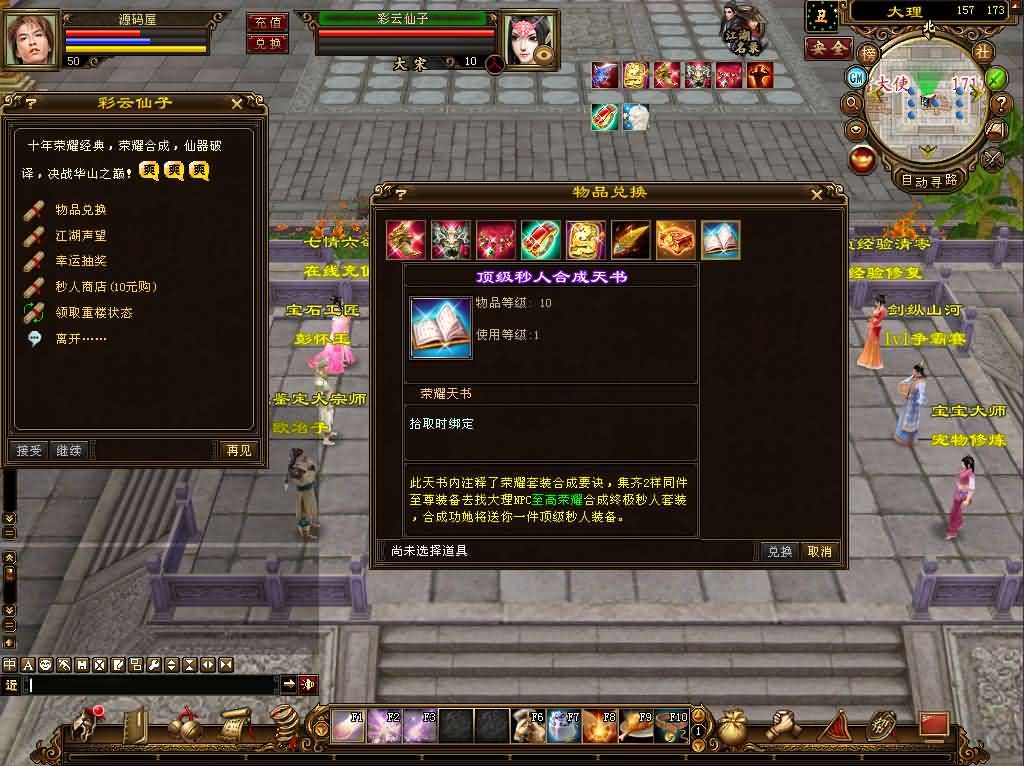
Task: Cancel the item exchange with 取消
Action: [819, 551]
